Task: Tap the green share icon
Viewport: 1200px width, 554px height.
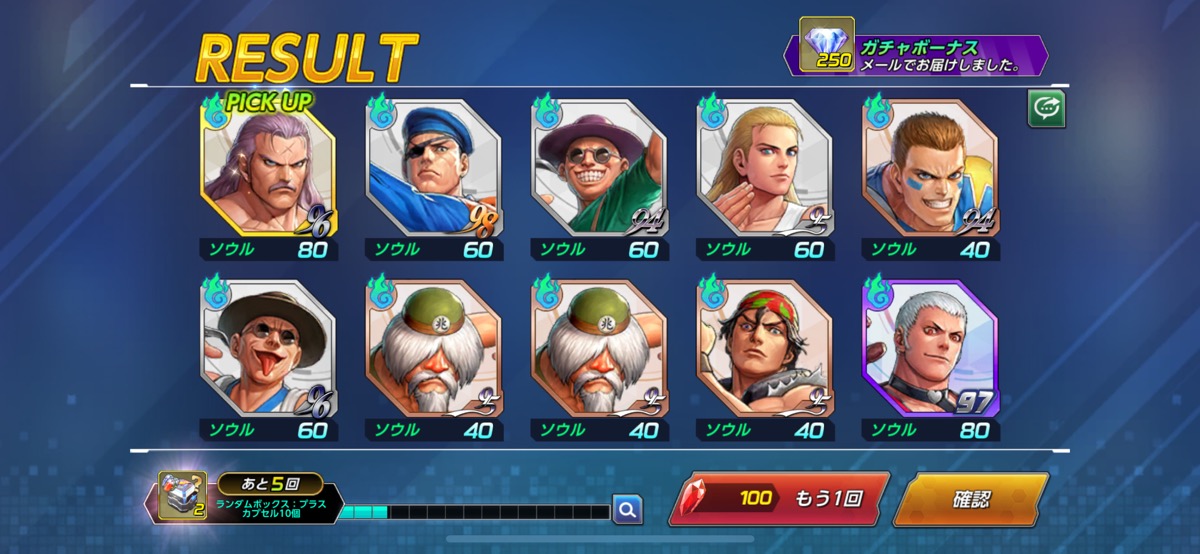Action: (x=1046, y=110)
